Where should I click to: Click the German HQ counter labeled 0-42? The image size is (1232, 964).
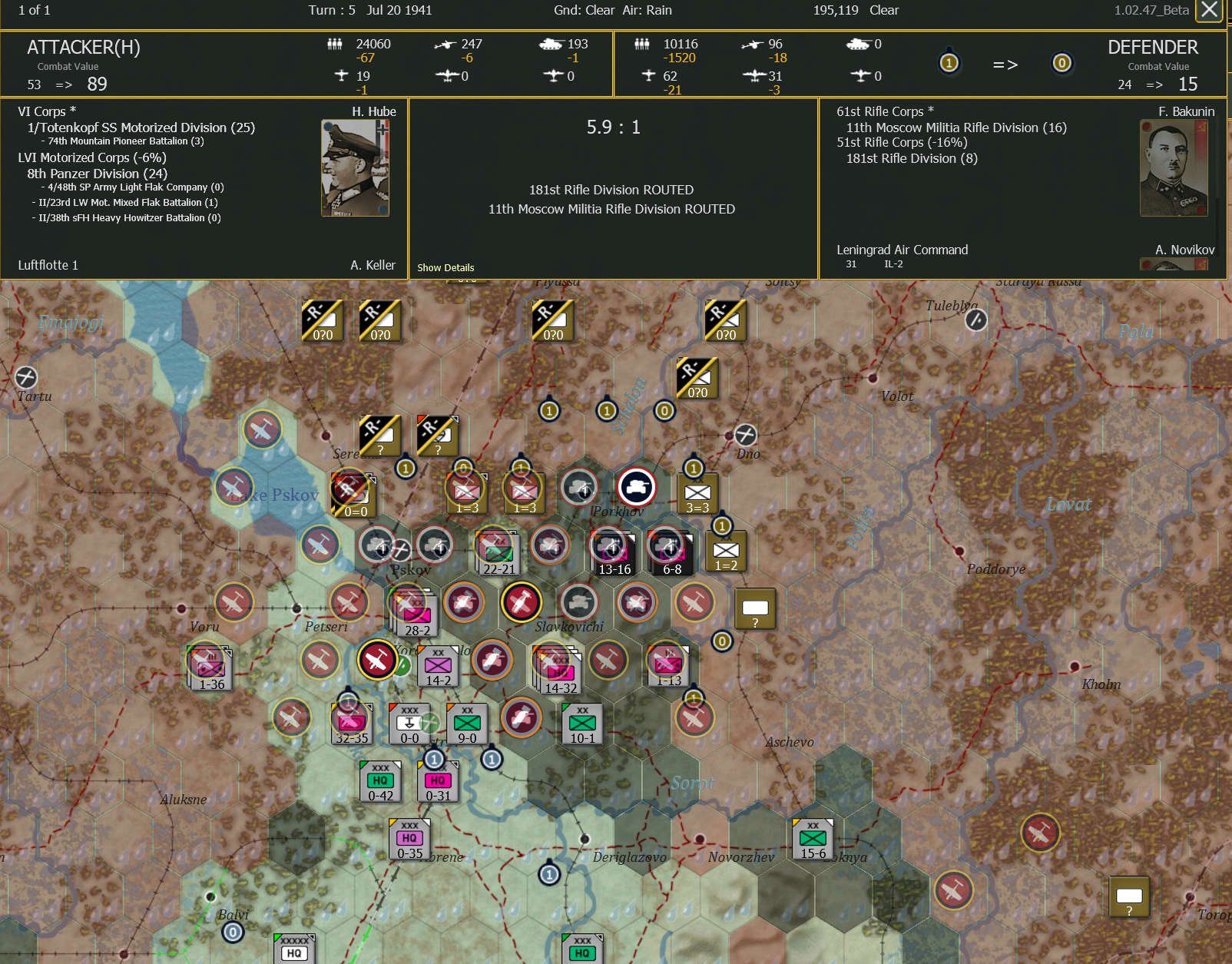point(381,782)
